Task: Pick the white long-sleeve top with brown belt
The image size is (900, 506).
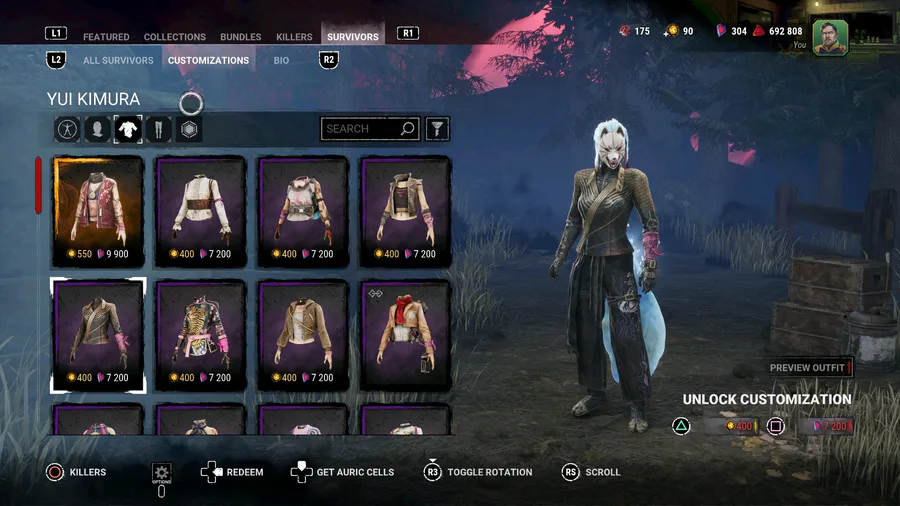Action: 201,212
